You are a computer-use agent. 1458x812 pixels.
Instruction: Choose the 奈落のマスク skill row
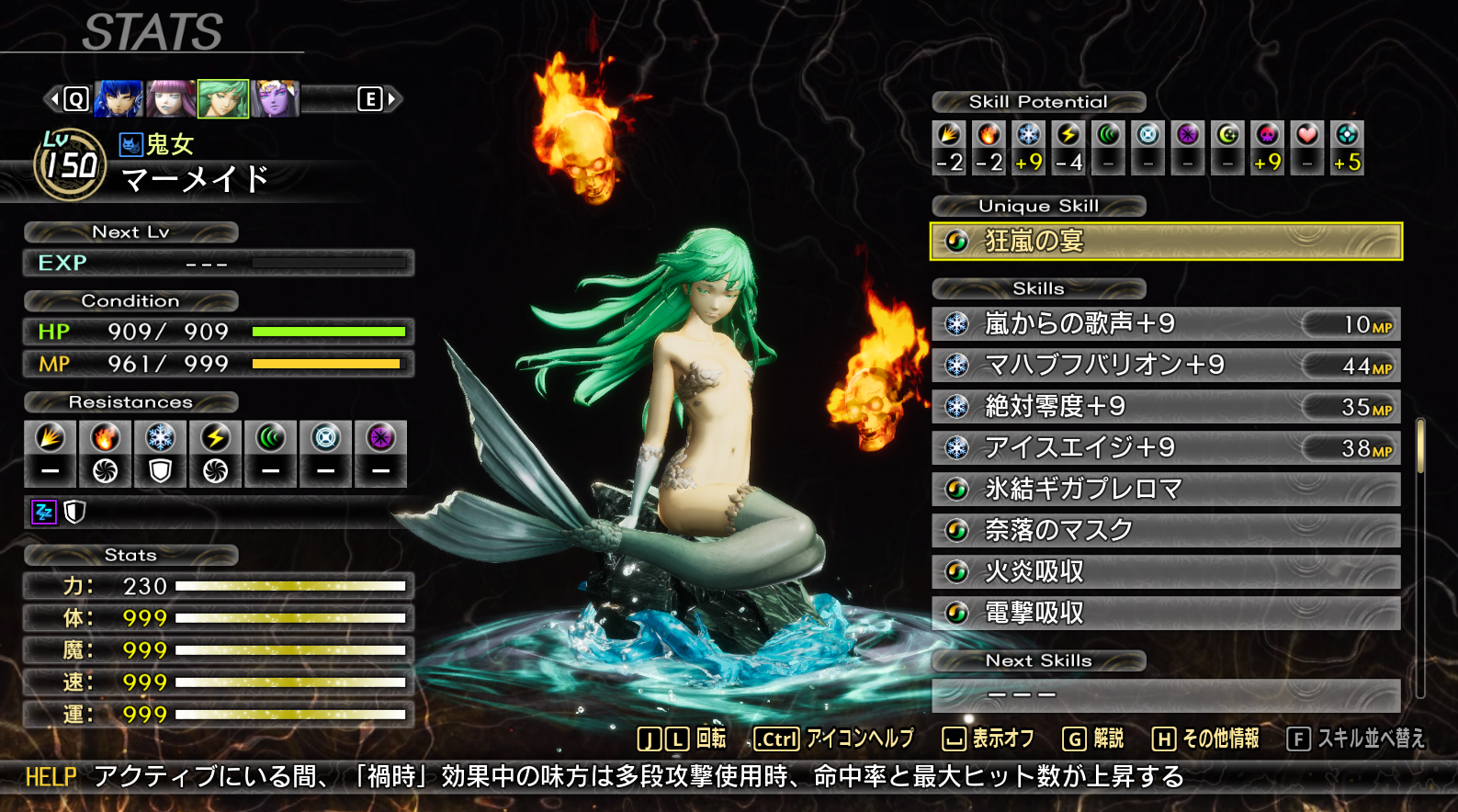click(x=1166, y=531)
